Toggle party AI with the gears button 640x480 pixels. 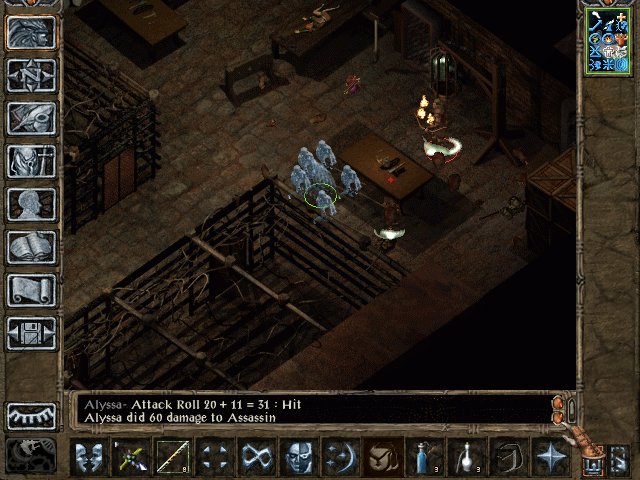pyautogui.click(x=31, y=455)
